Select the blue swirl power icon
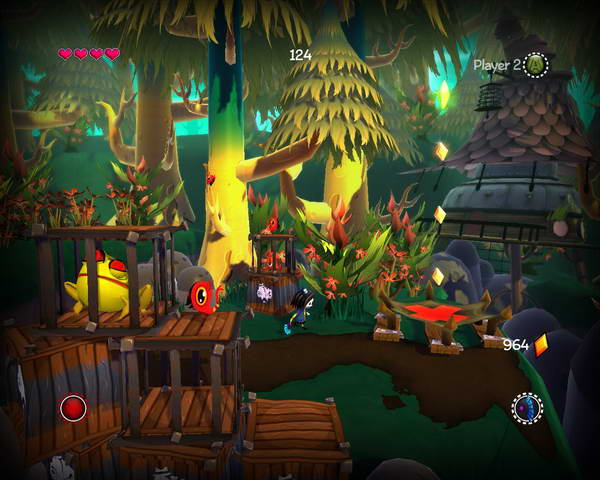This screenshot has width=600, height=480. [527, 408]
